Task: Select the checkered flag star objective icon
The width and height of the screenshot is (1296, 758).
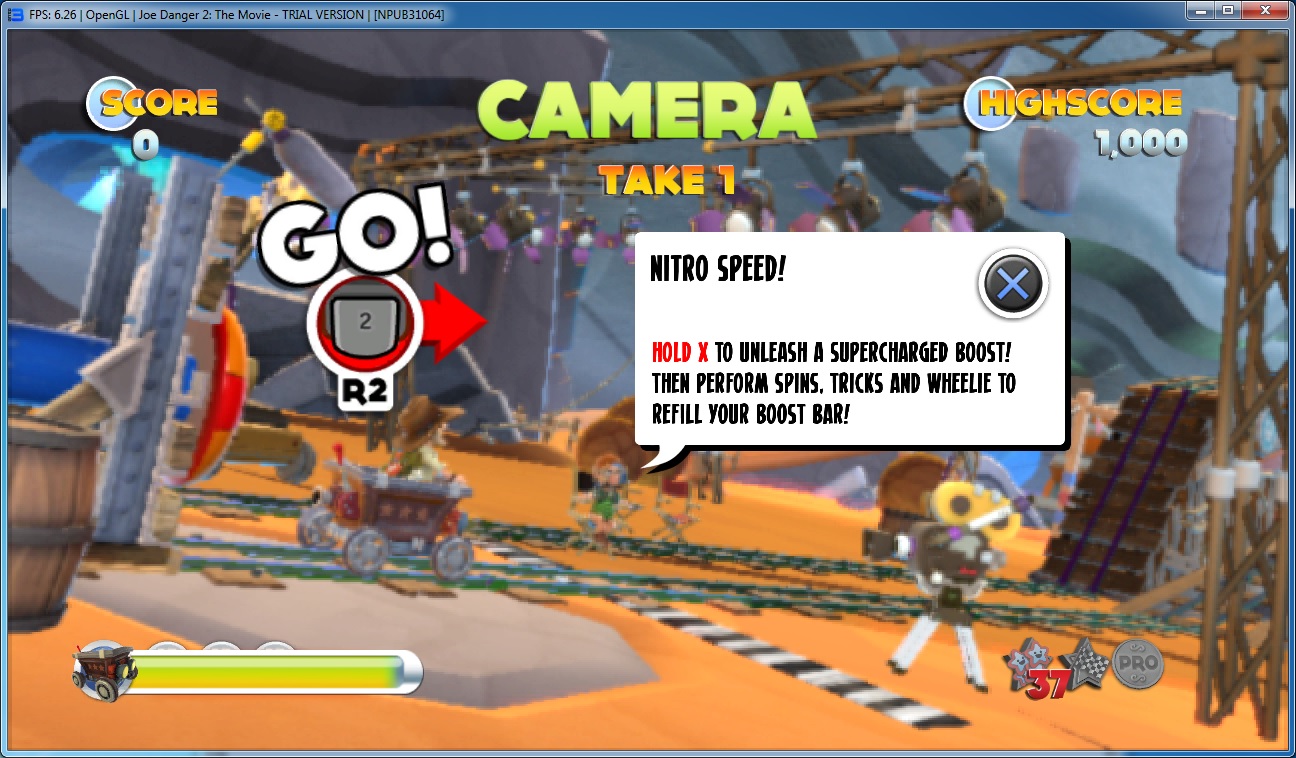Action: tap(1087, 659)
